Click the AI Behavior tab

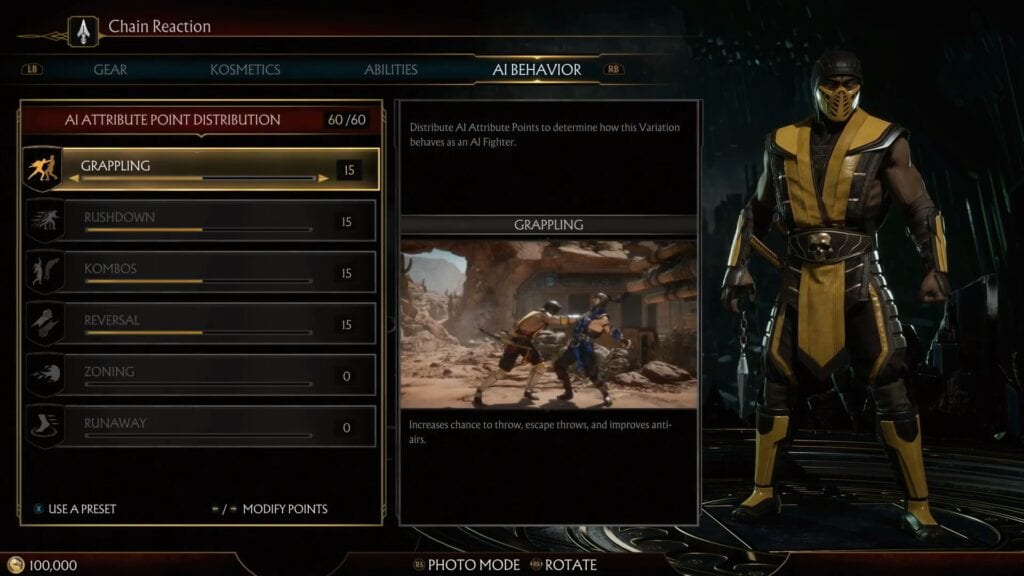tap(537, 70)
